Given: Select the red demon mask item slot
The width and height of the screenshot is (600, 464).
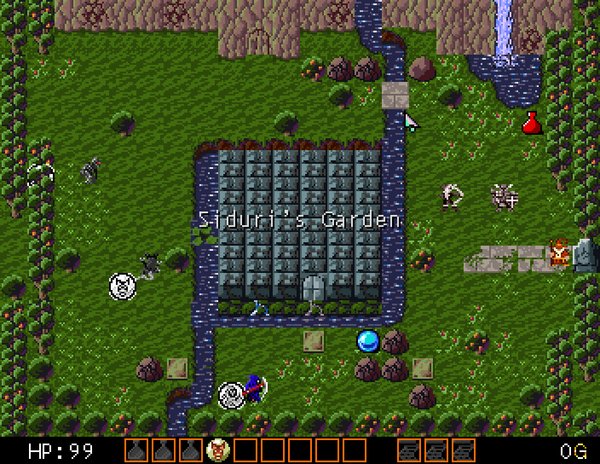Looking at the screenshot, I should [217, 450].
